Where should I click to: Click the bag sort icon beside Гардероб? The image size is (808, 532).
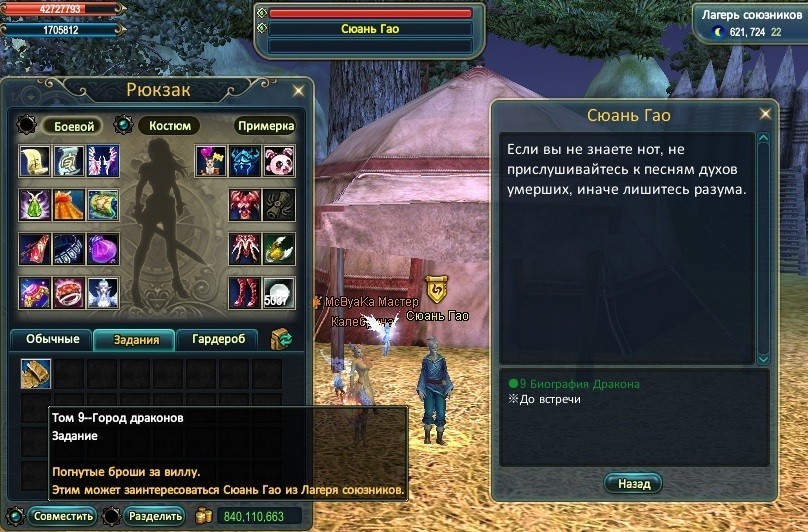[x=281, y=340]
